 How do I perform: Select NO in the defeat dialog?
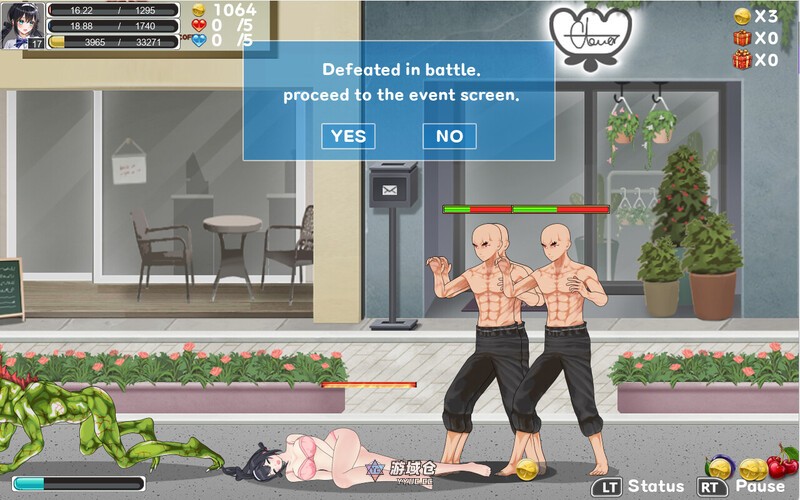449,136
